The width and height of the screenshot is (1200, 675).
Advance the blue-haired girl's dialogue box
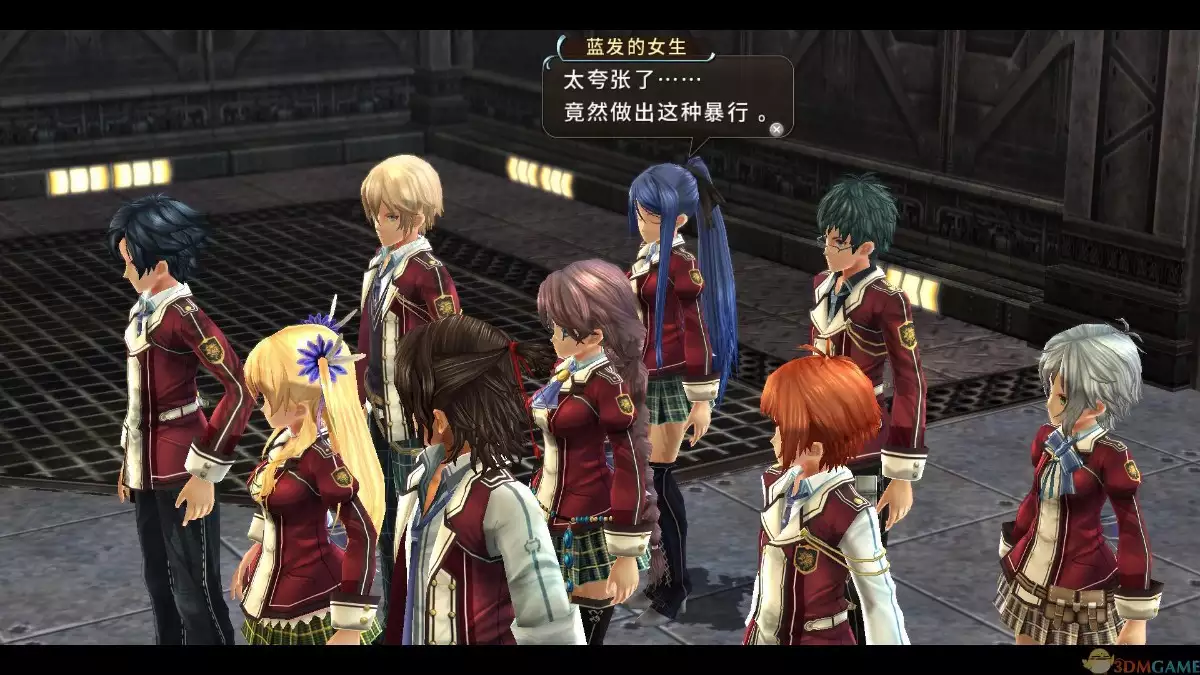pyautogui.click(x=776, y=128)
